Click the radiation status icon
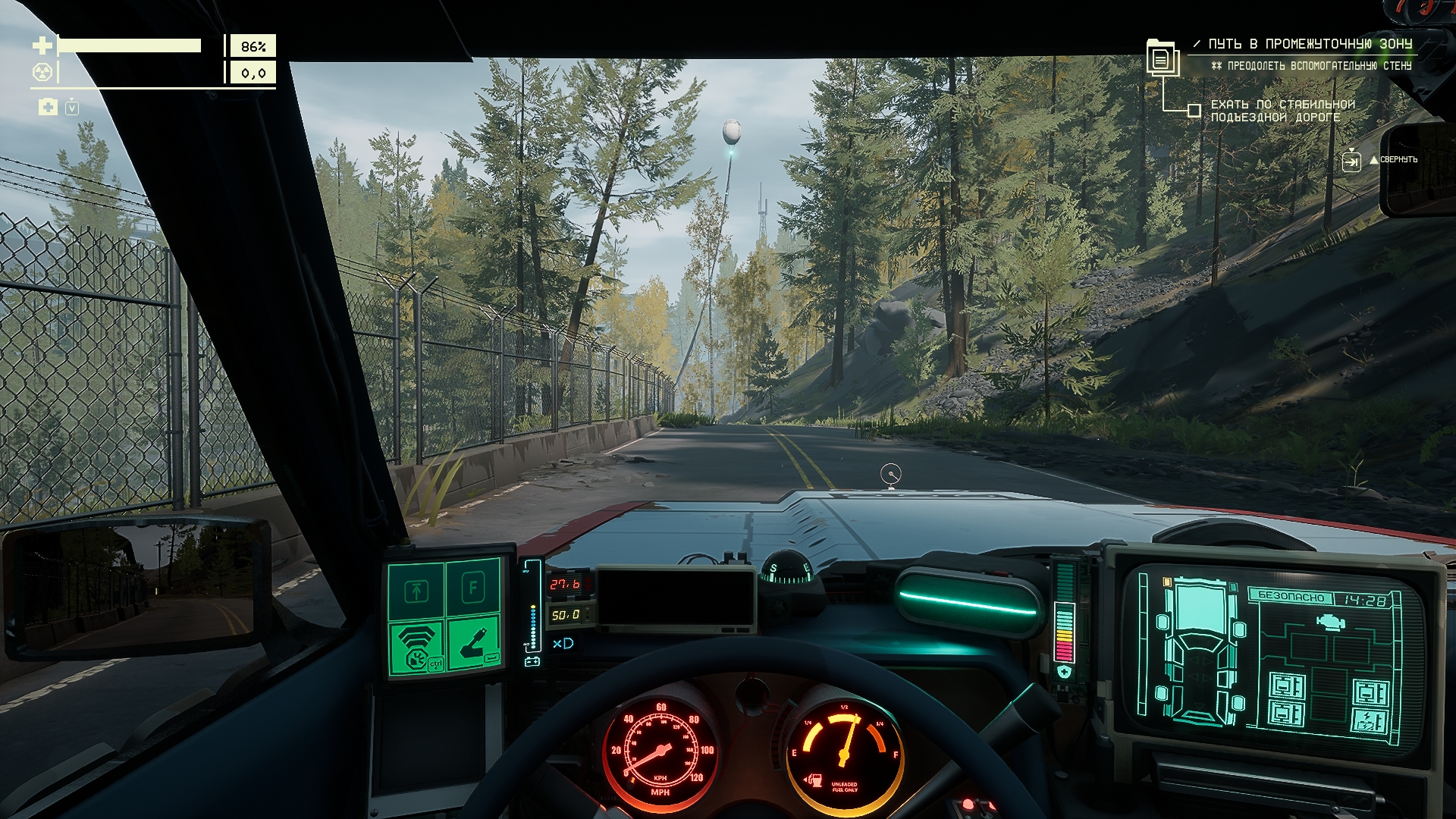The height and width of the screenshot is (819, 1456). pyautogui.click(x=42, y=73)
